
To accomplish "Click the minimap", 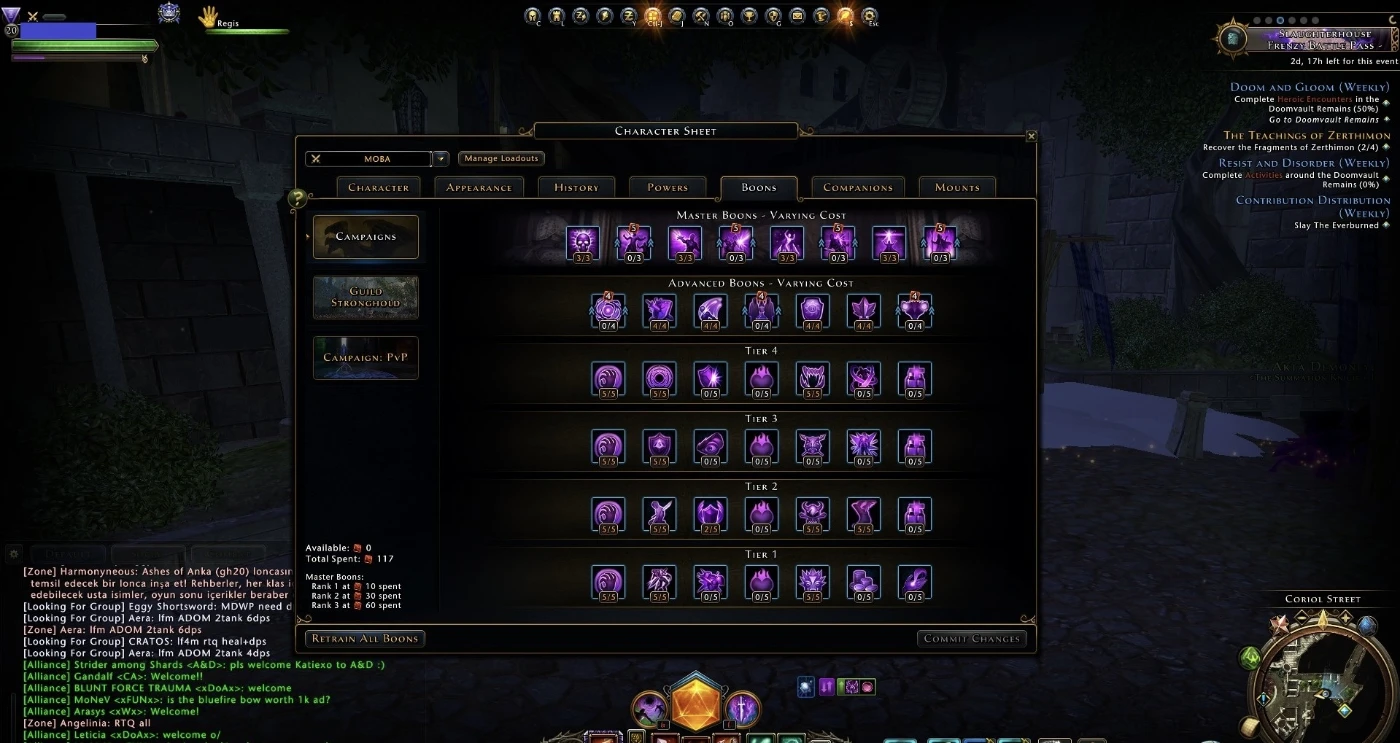I will coord(1322,674).
